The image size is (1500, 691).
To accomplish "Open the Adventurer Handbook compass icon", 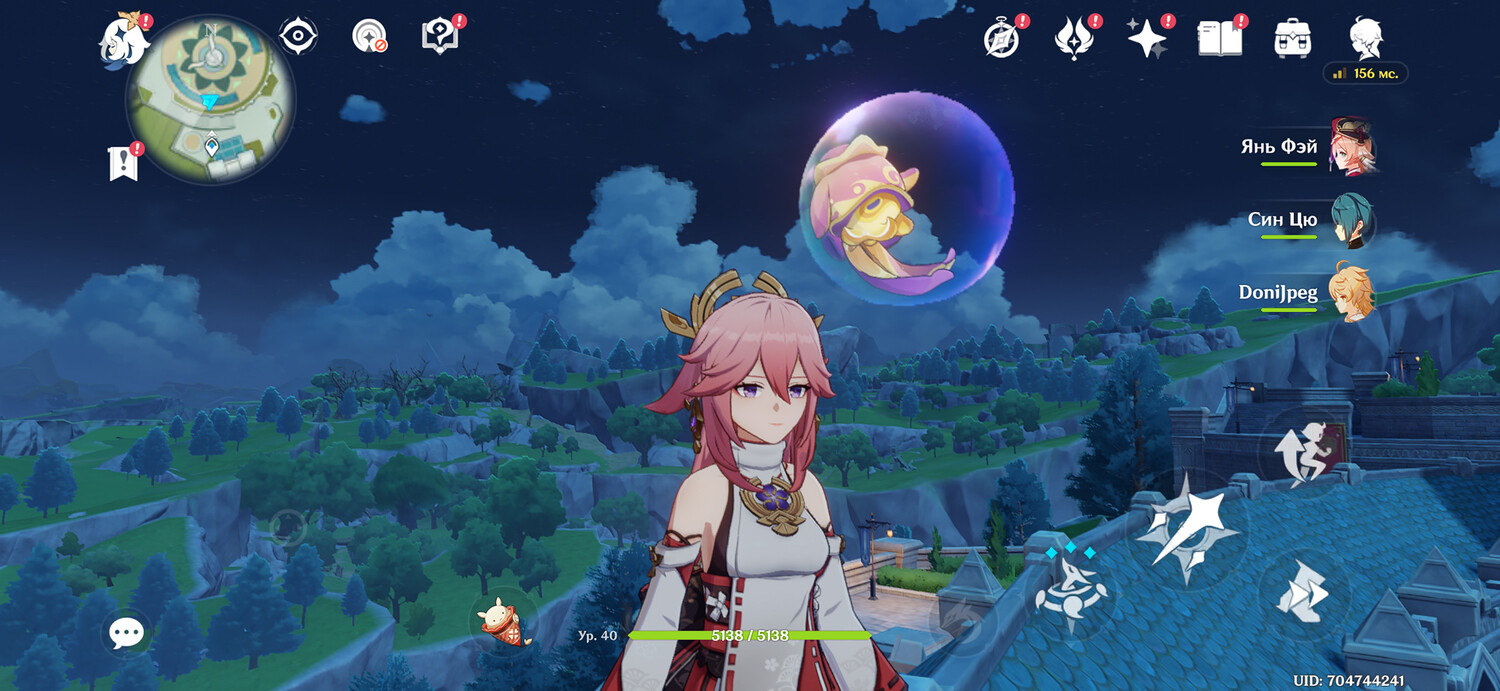I will (1000, 38).
